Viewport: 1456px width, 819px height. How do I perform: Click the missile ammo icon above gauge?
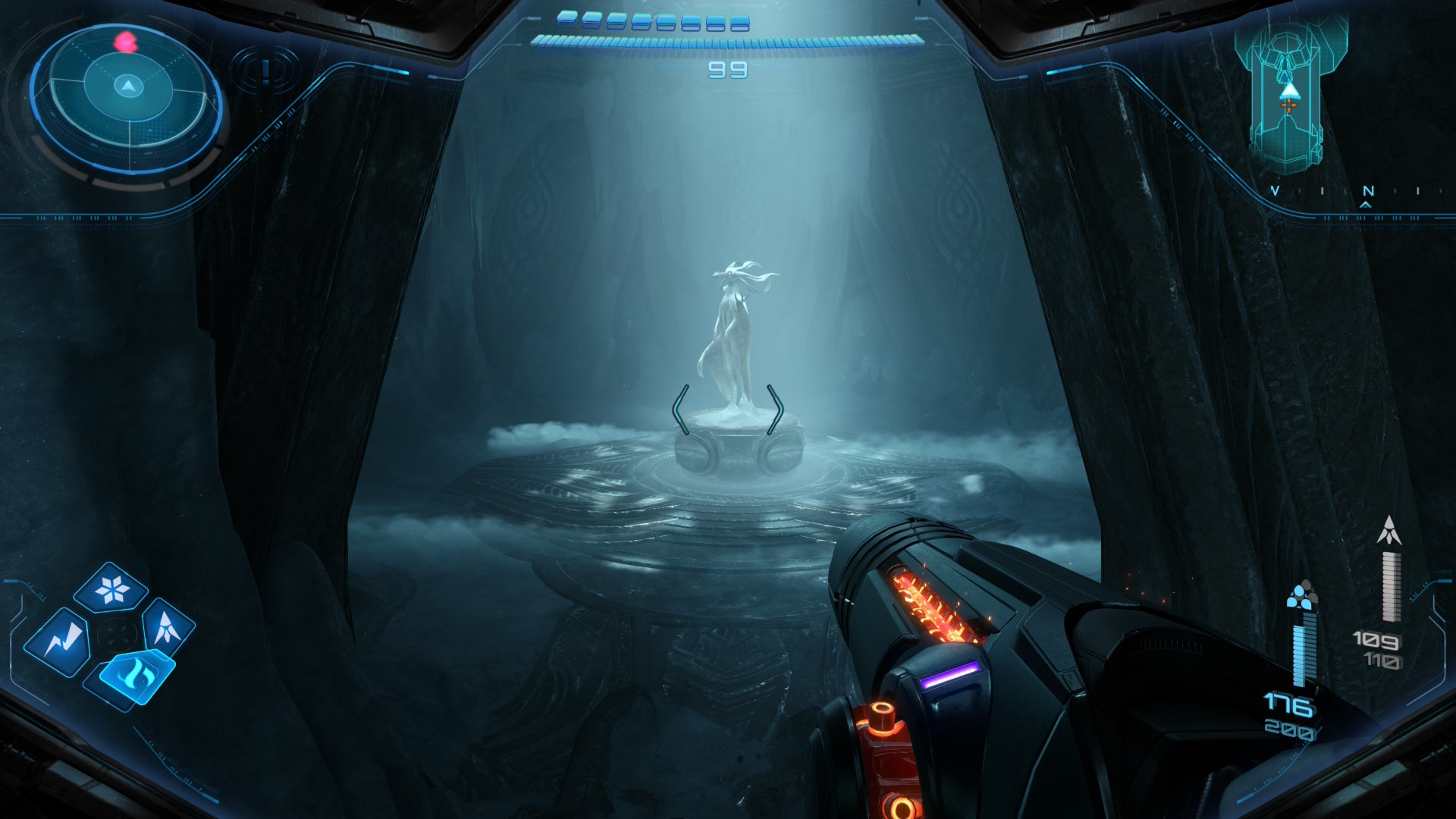[x=1389, y=532]
